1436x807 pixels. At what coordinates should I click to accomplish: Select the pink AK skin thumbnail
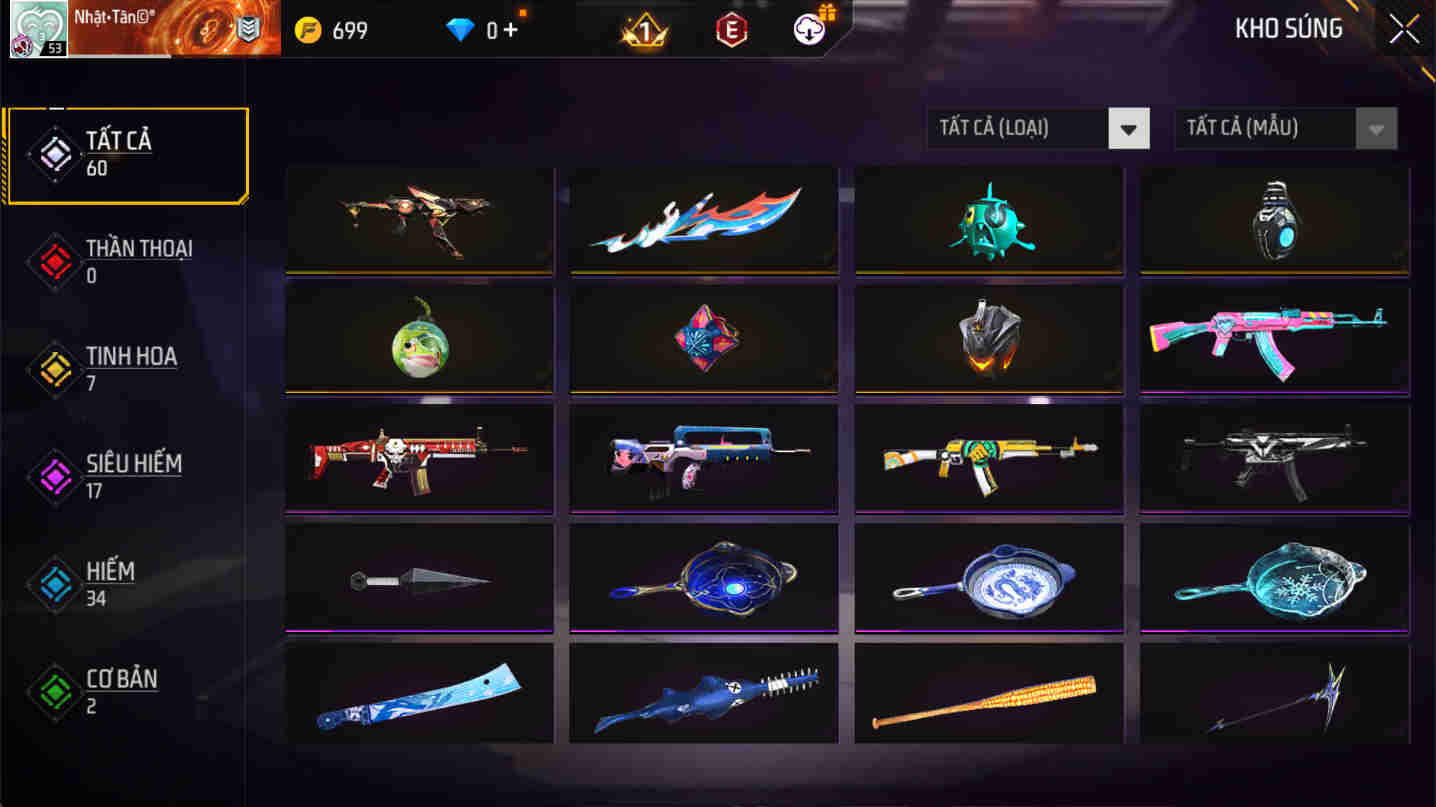pyautogui.click(x=1272, y=340)
